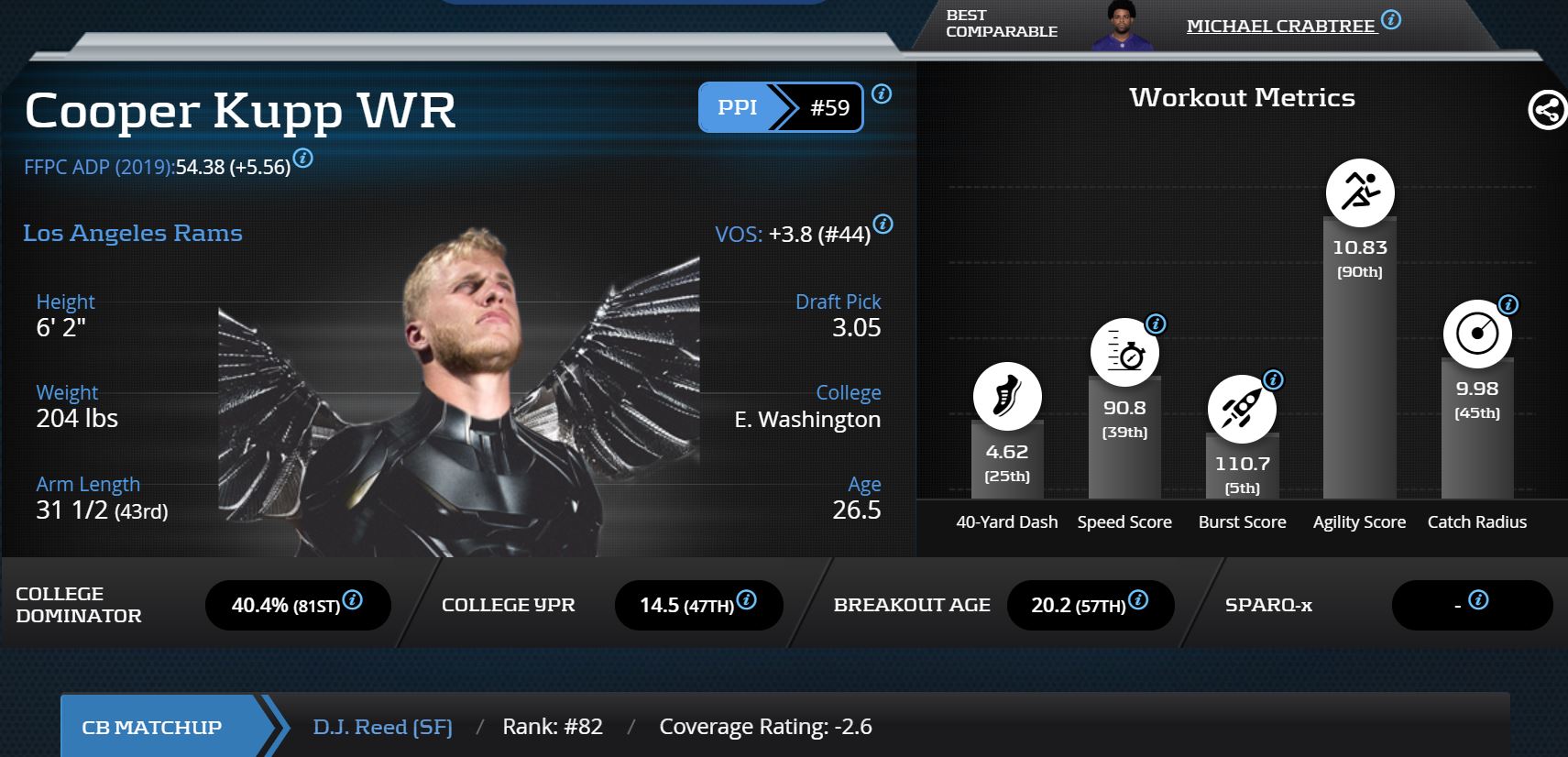Select the Agility Score running figure icon

pos(1360,192)
